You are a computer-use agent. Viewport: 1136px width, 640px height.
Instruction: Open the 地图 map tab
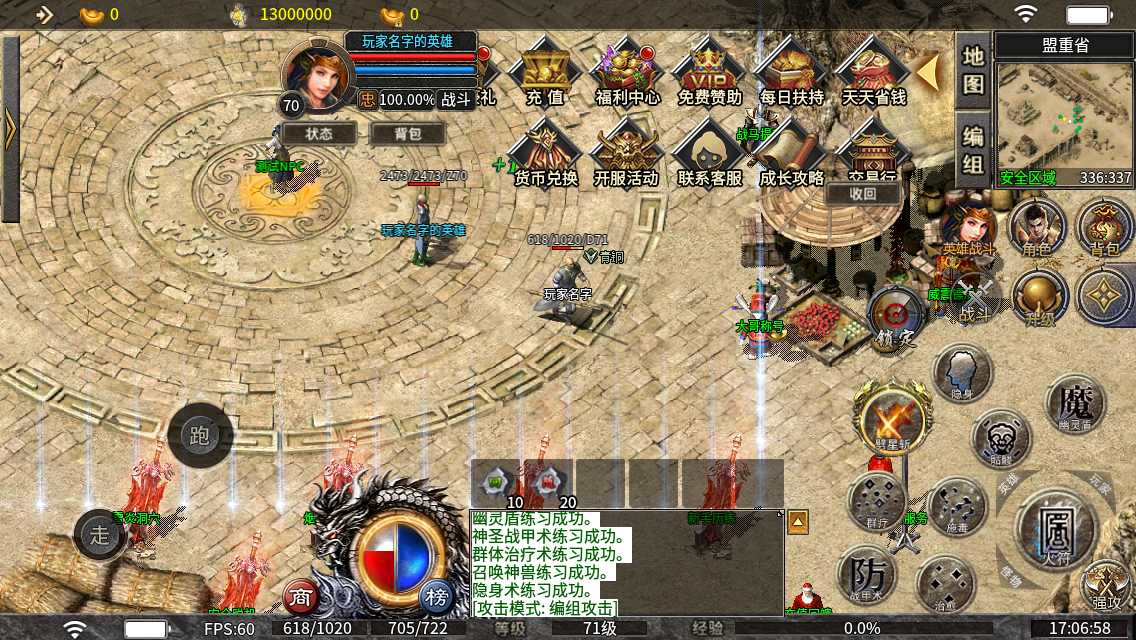click(973, 70)
